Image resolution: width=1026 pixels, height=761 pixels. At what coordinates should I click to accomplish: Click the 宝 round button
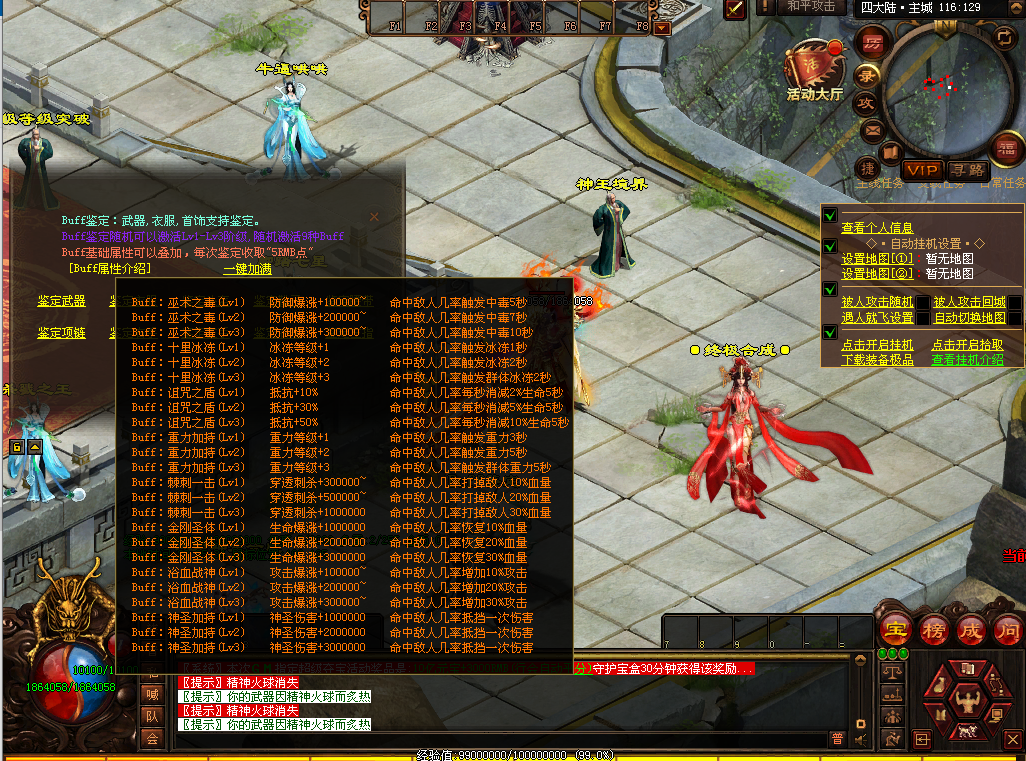pyautogui.click(x=896, y=629)
